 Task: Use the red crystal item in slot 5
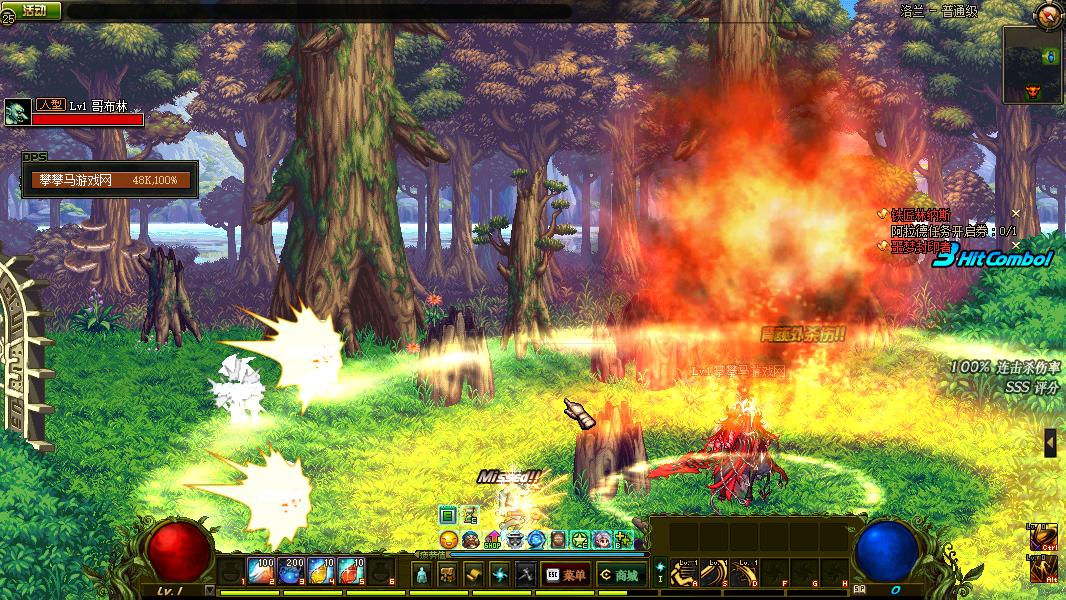pyautogui.click(x=351, y=571)
